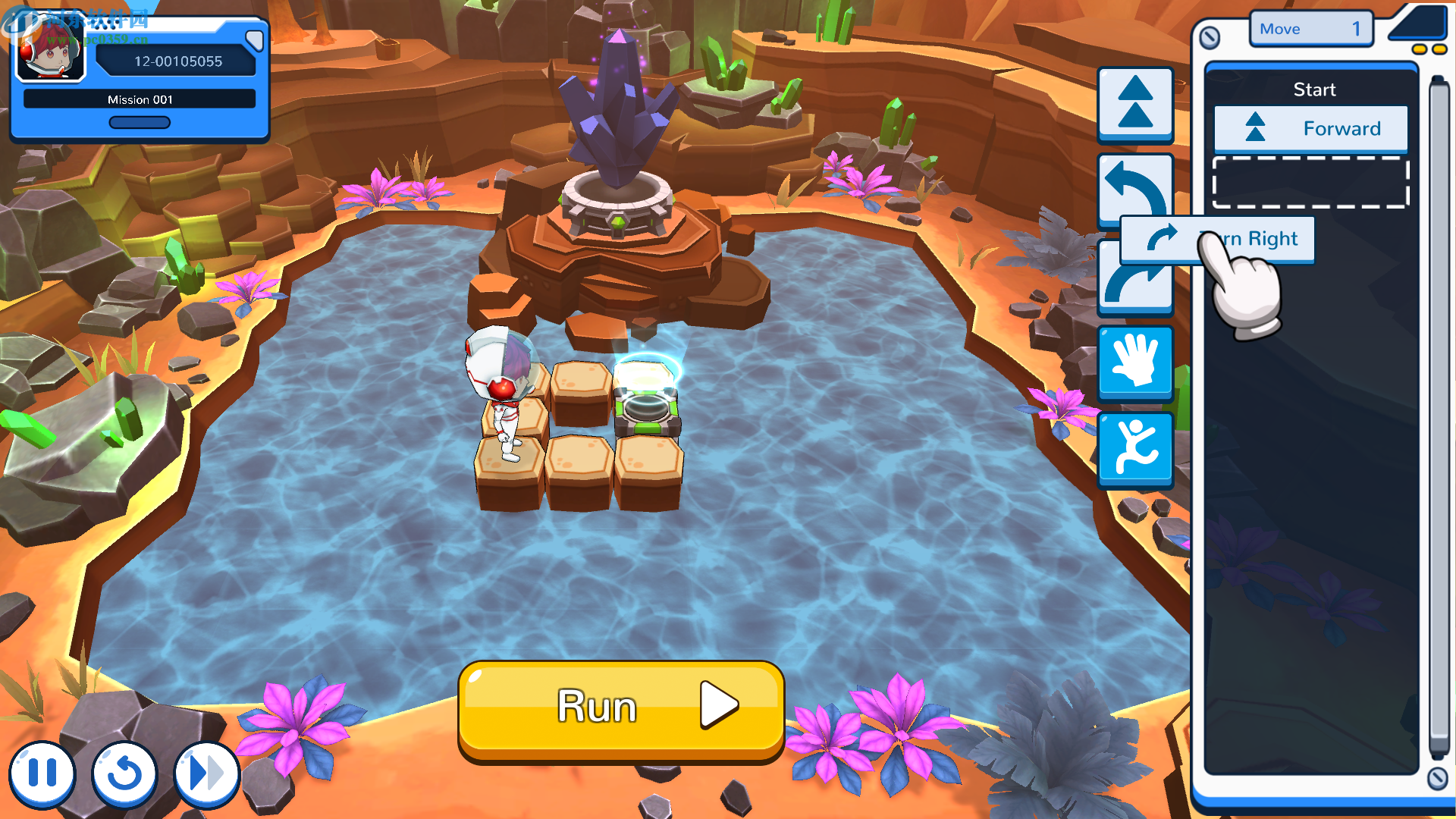1456x819 pixels.
Task: Run the program with the Run button
Action: click(620, 708)
